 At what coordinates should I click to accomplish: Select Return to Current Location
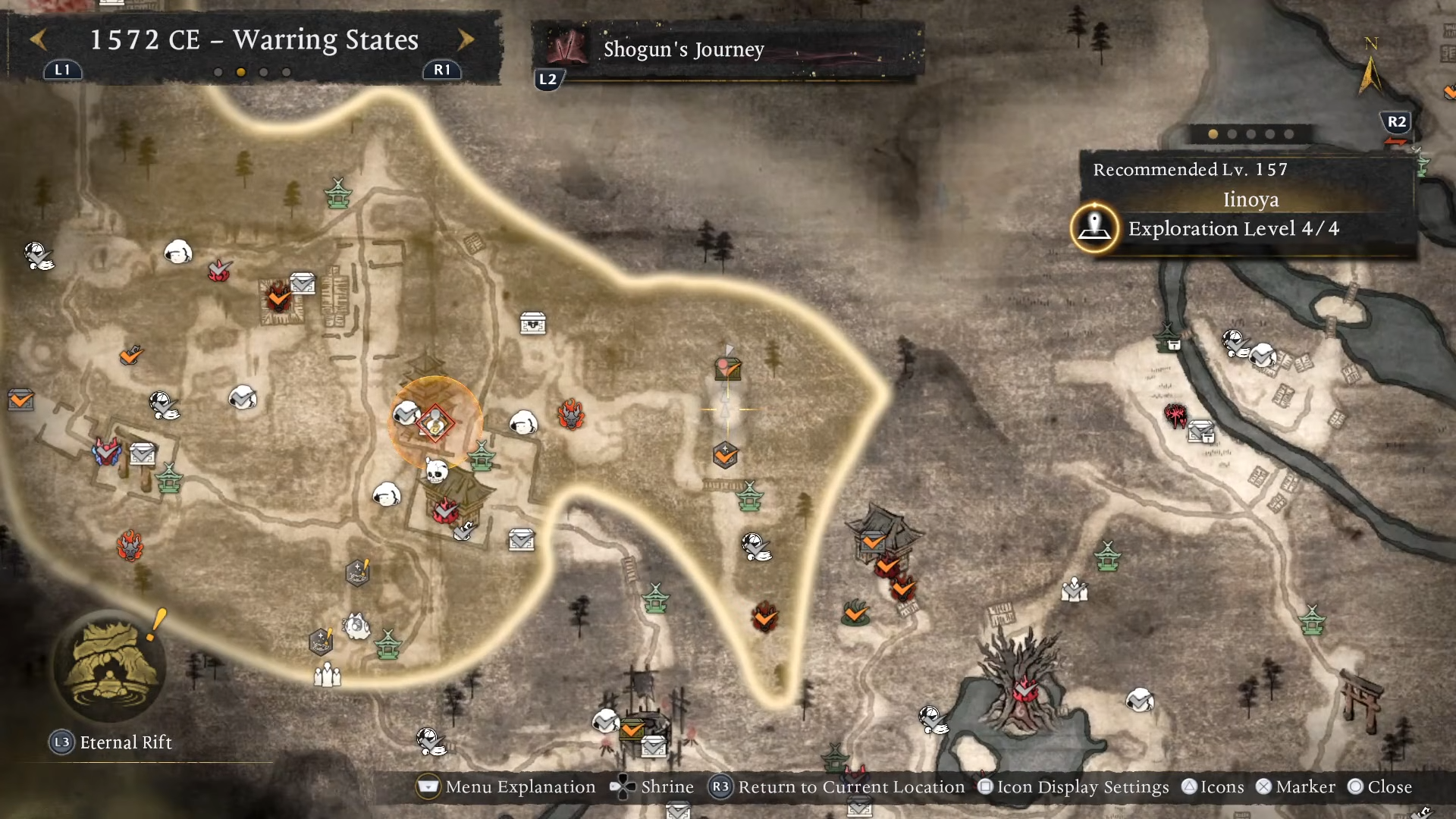(838, 787)
